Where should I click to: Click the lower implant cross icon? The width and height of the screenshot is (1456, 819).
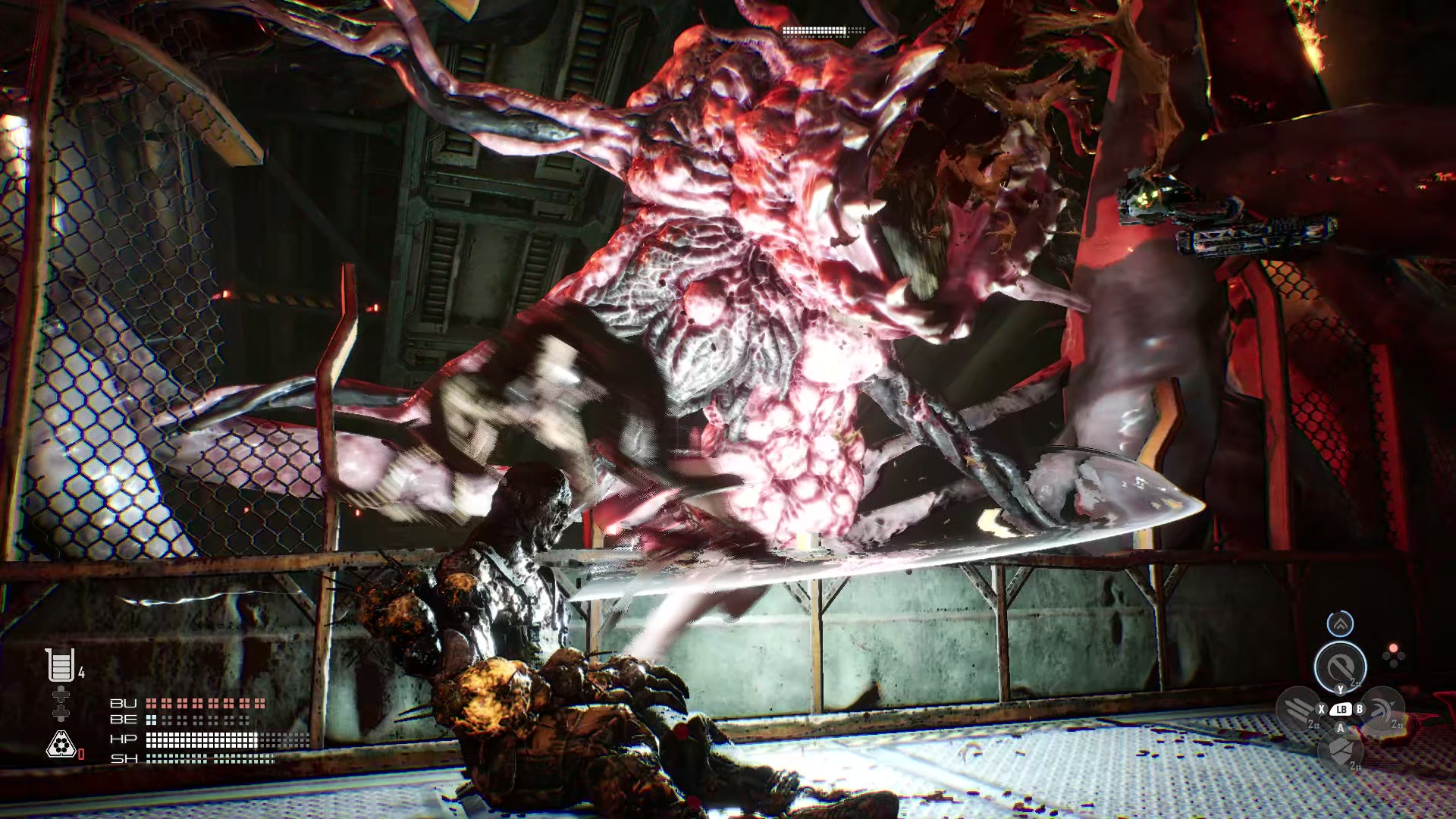click(60, 714)
